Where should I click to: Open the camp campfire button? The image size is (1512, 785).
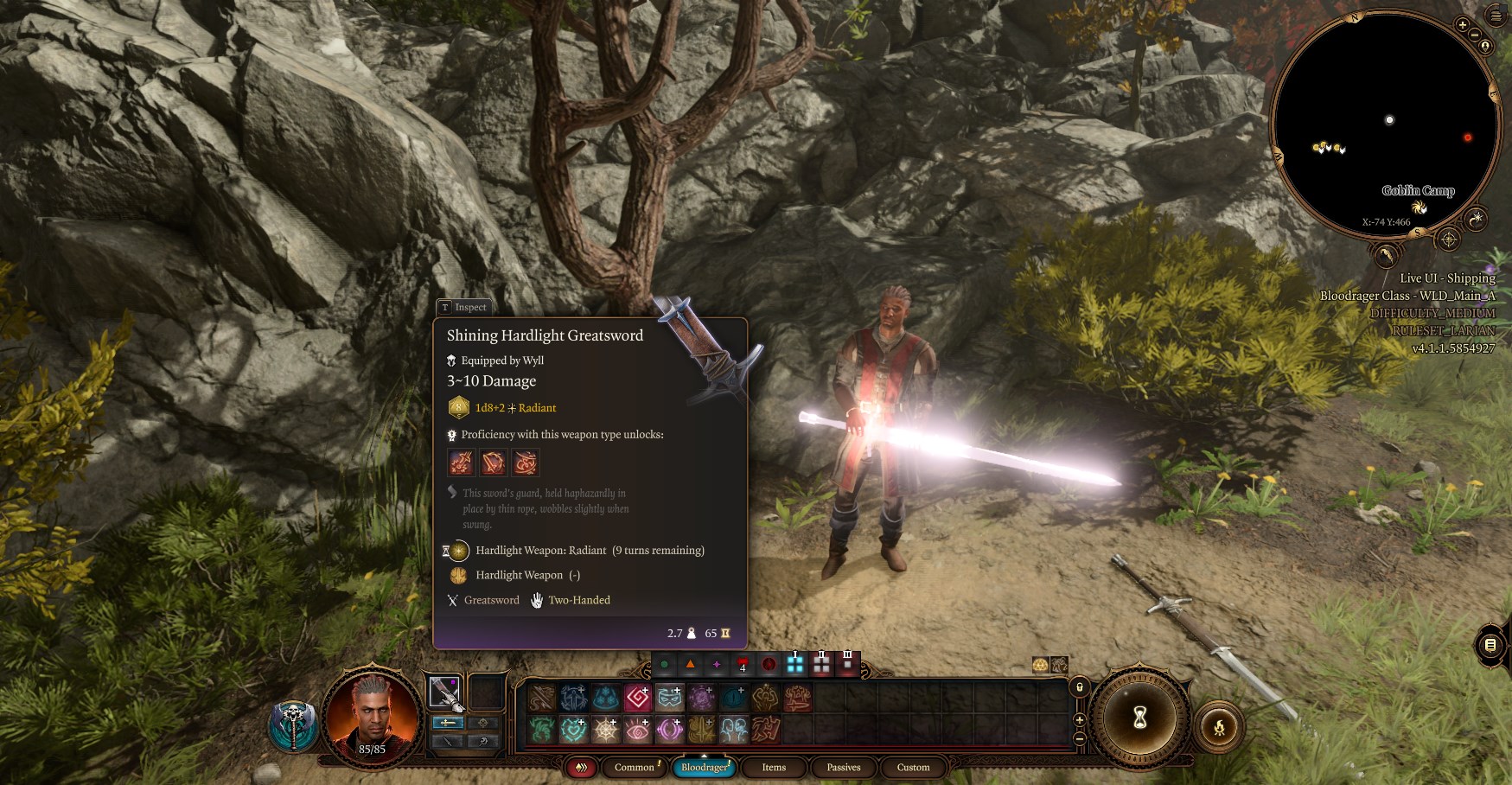point(1219,727)
